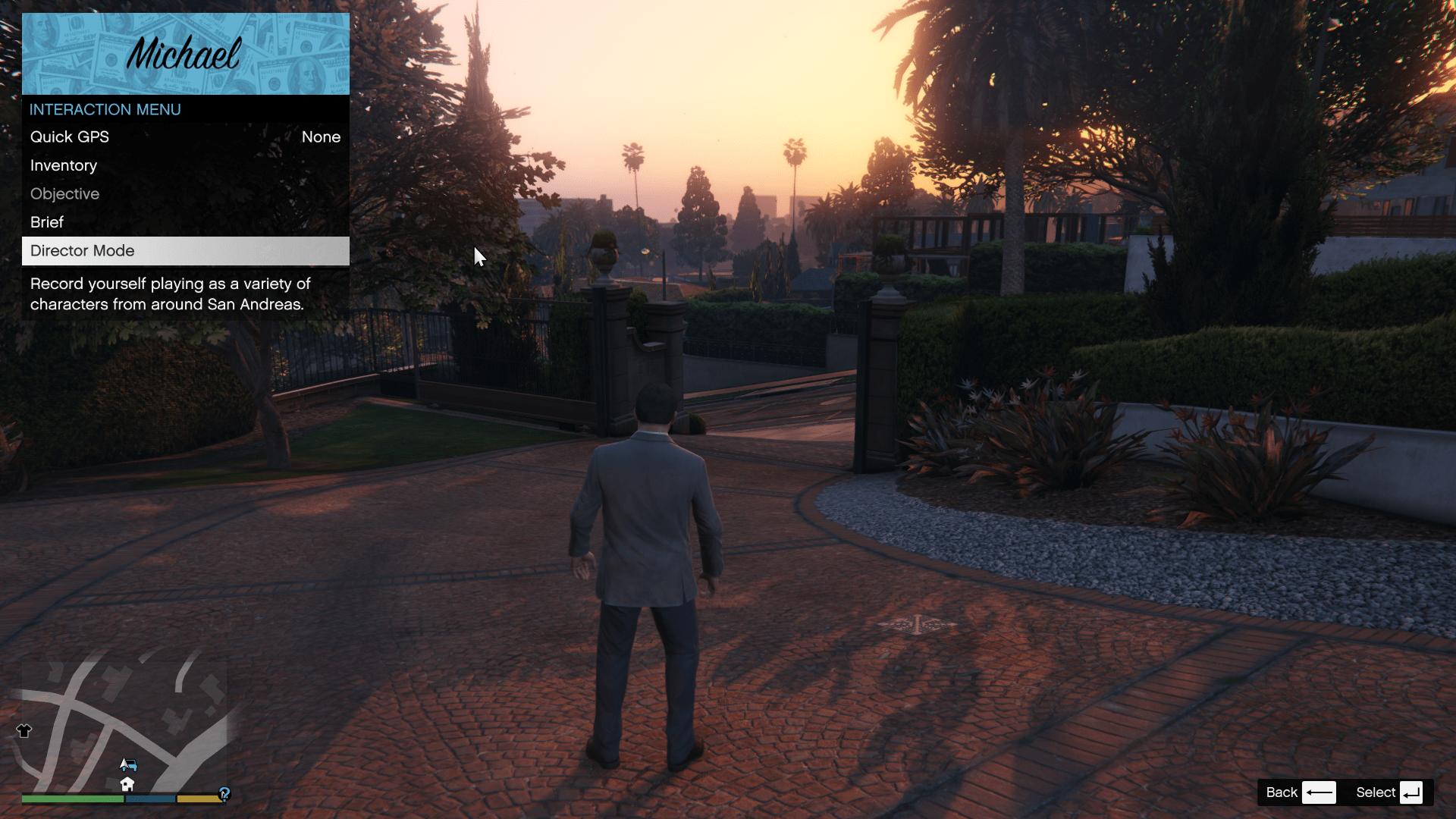This screenshot has height=819, width=1456.
Task: Open the Quick GPS options
Action: click(69, 137)
